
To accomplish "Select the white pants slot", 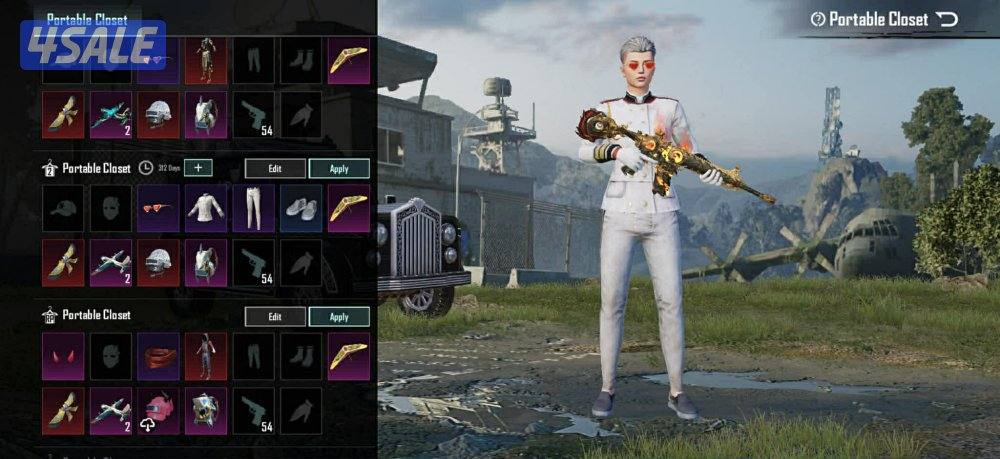I will pyautogui.click(x=253, y=208).
